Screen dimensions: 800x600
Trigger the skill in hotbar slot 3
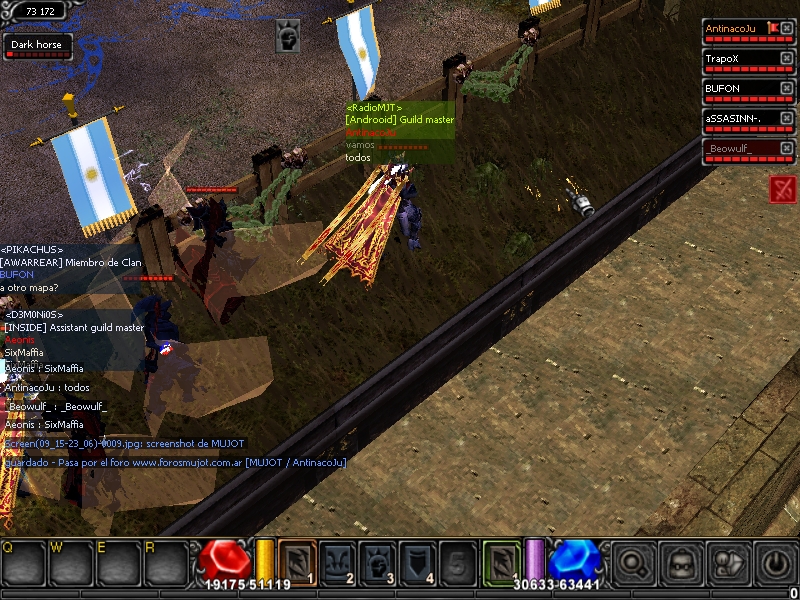pos(377,561)
